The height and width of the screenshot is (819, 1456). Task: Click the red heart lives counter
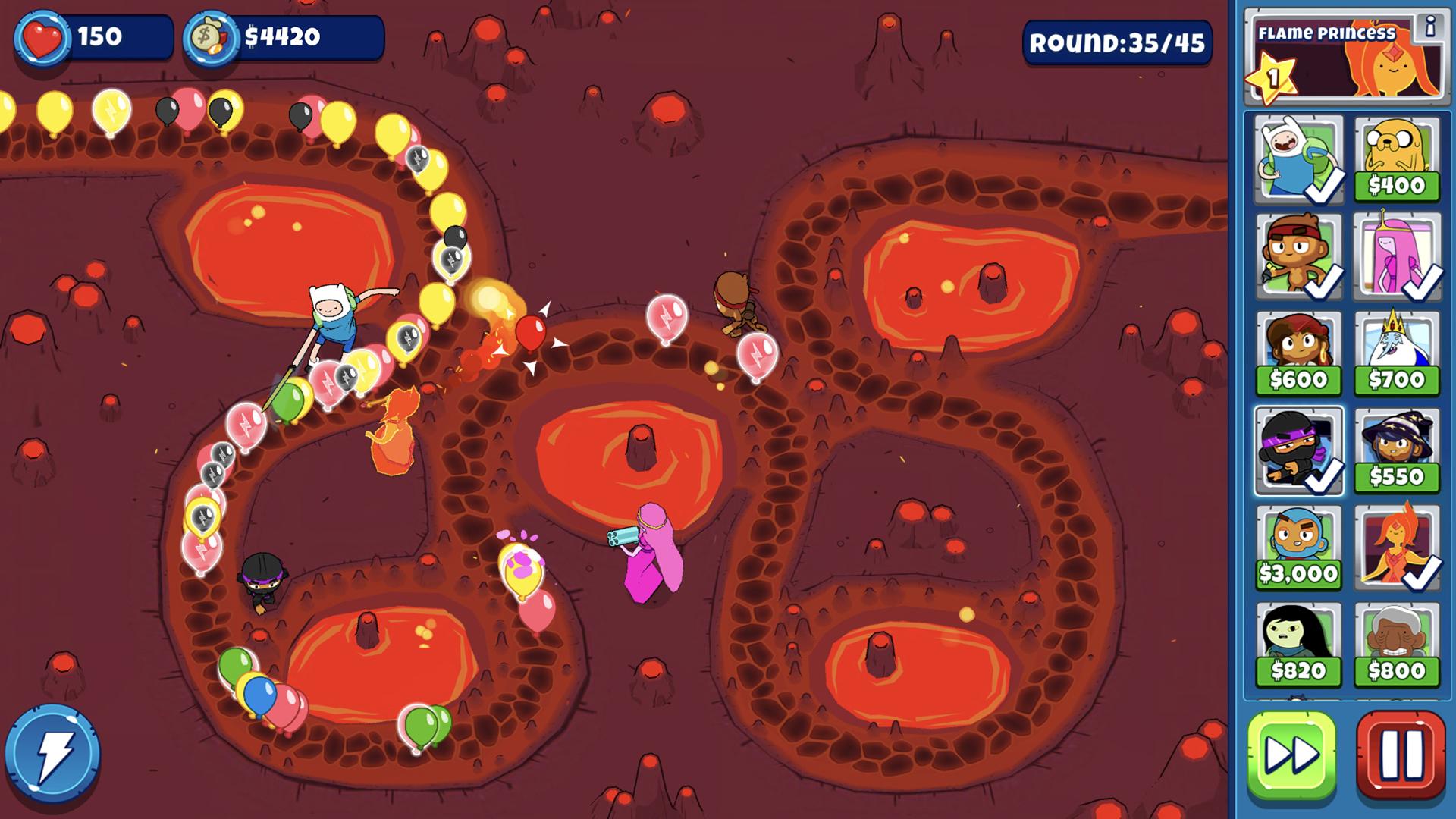[43, 33]
